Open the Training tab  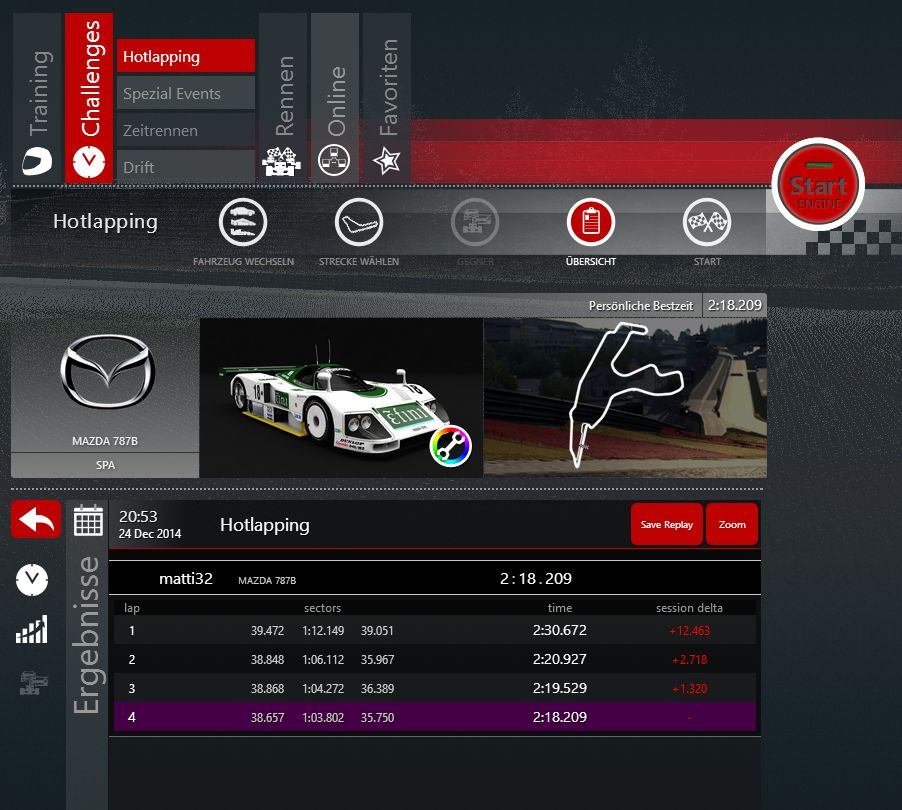37,98
